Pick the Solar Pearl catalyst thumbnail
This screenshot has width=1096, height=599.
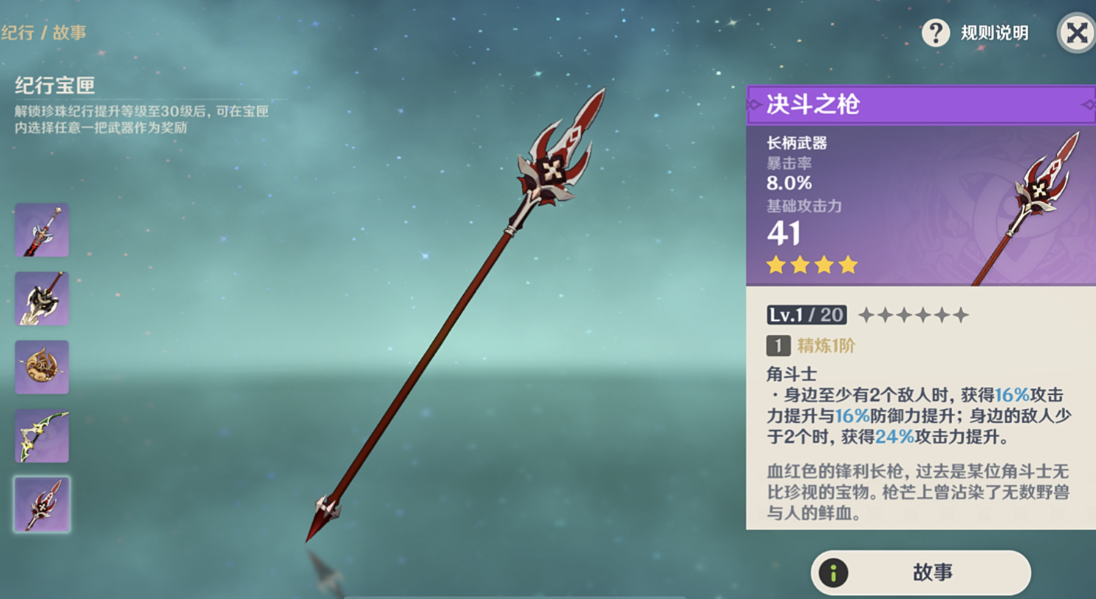click(x=42, y=366)
